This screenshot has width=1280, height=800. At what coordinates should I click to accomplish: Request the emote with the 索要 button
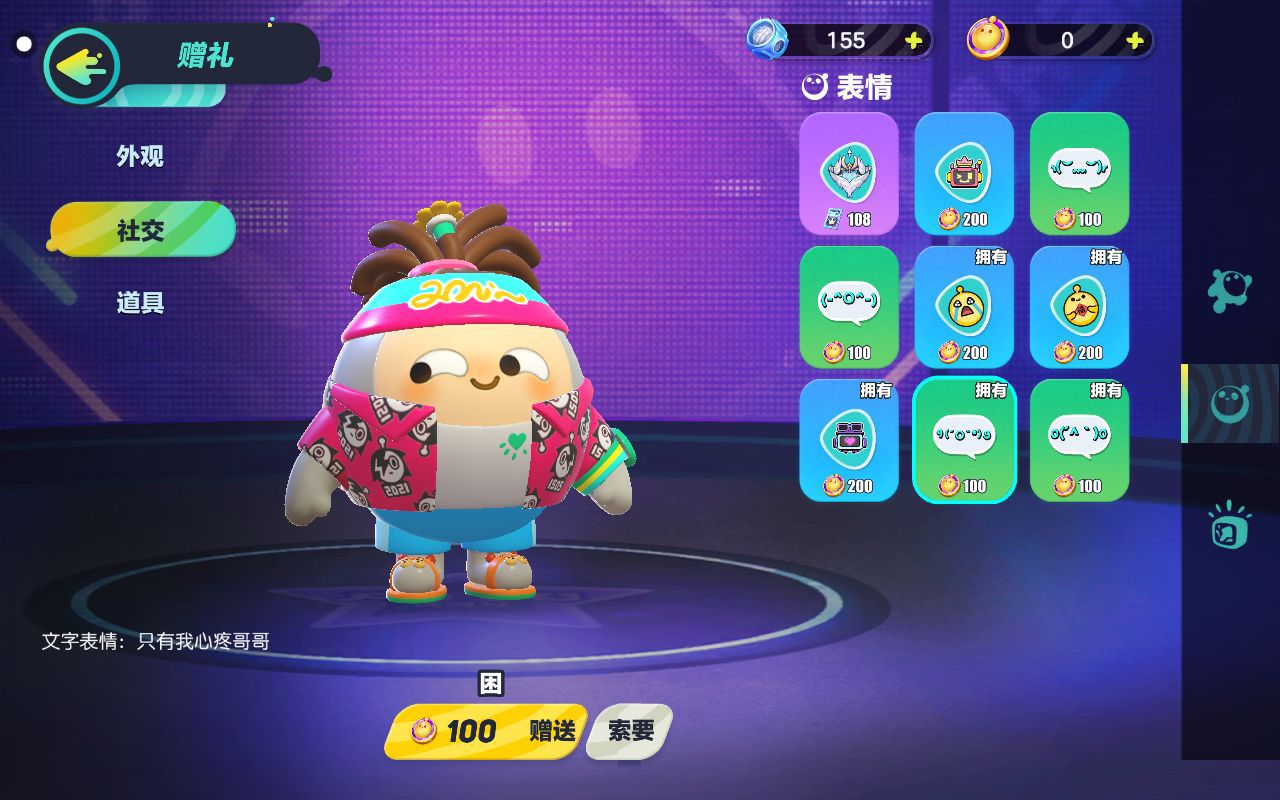[x=630, y=731]
